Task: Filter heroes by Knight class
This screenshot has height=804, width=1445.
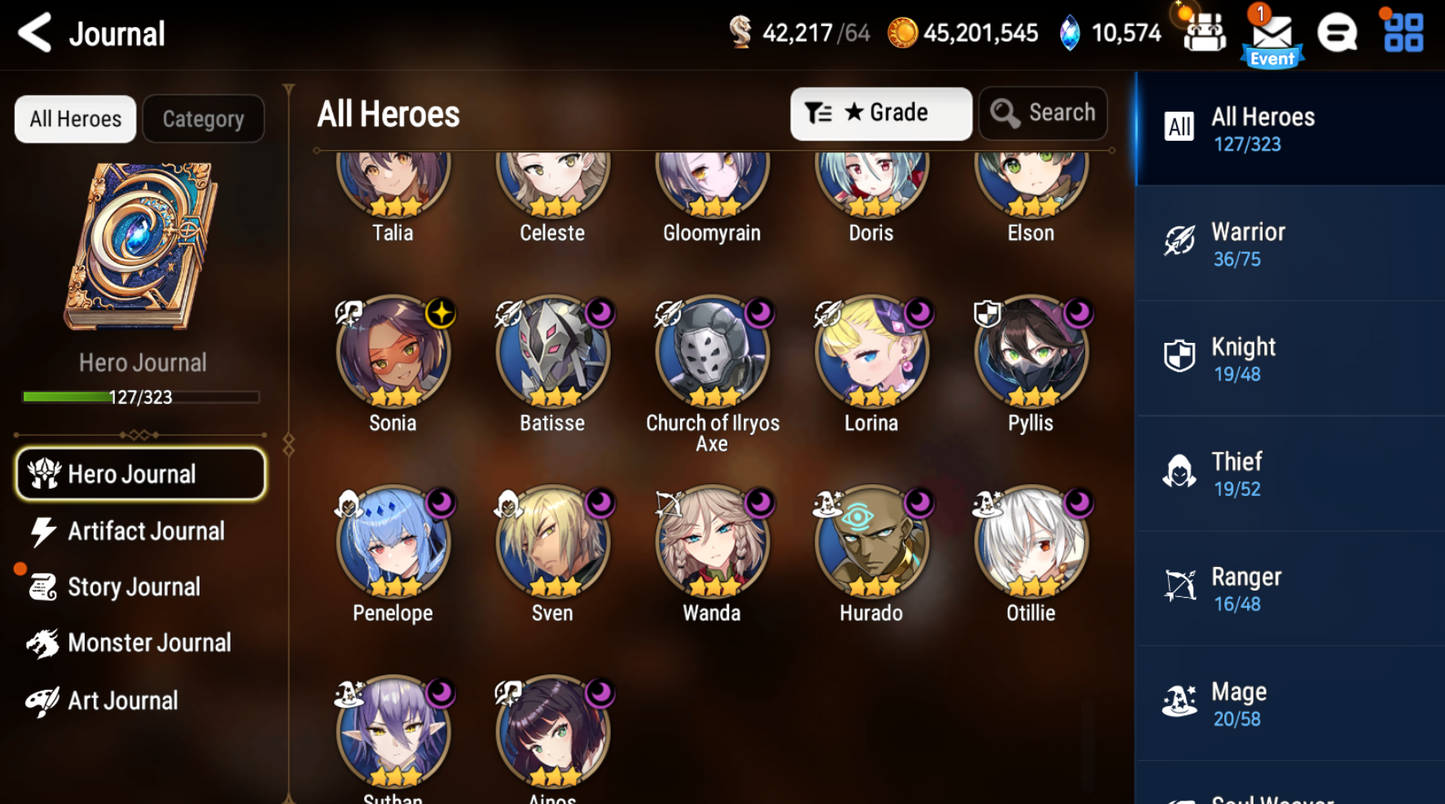Action: coord(1289,359)
